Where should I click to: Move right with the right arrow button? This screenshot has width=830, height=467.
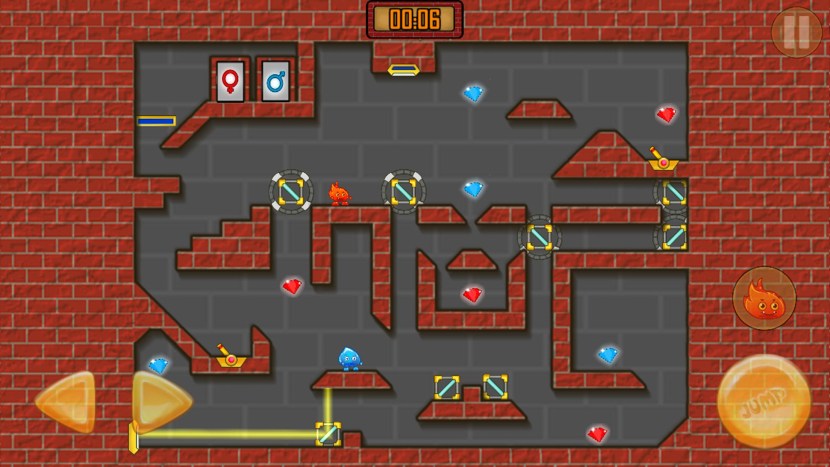[160, 402]
